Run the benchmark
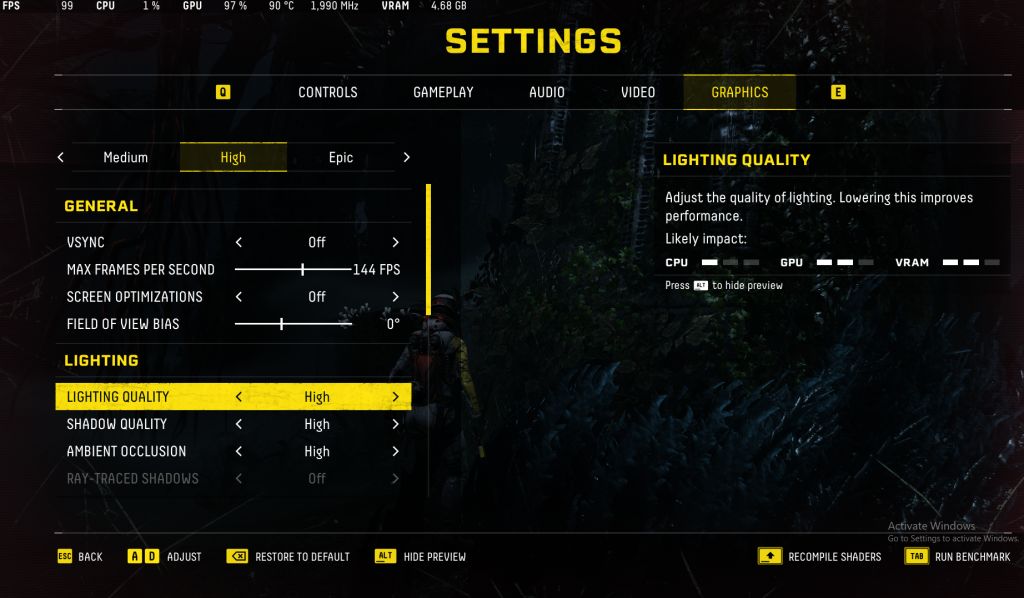Image resolution: width=1024 pixels, height=598 pixels. coord(958,557)
